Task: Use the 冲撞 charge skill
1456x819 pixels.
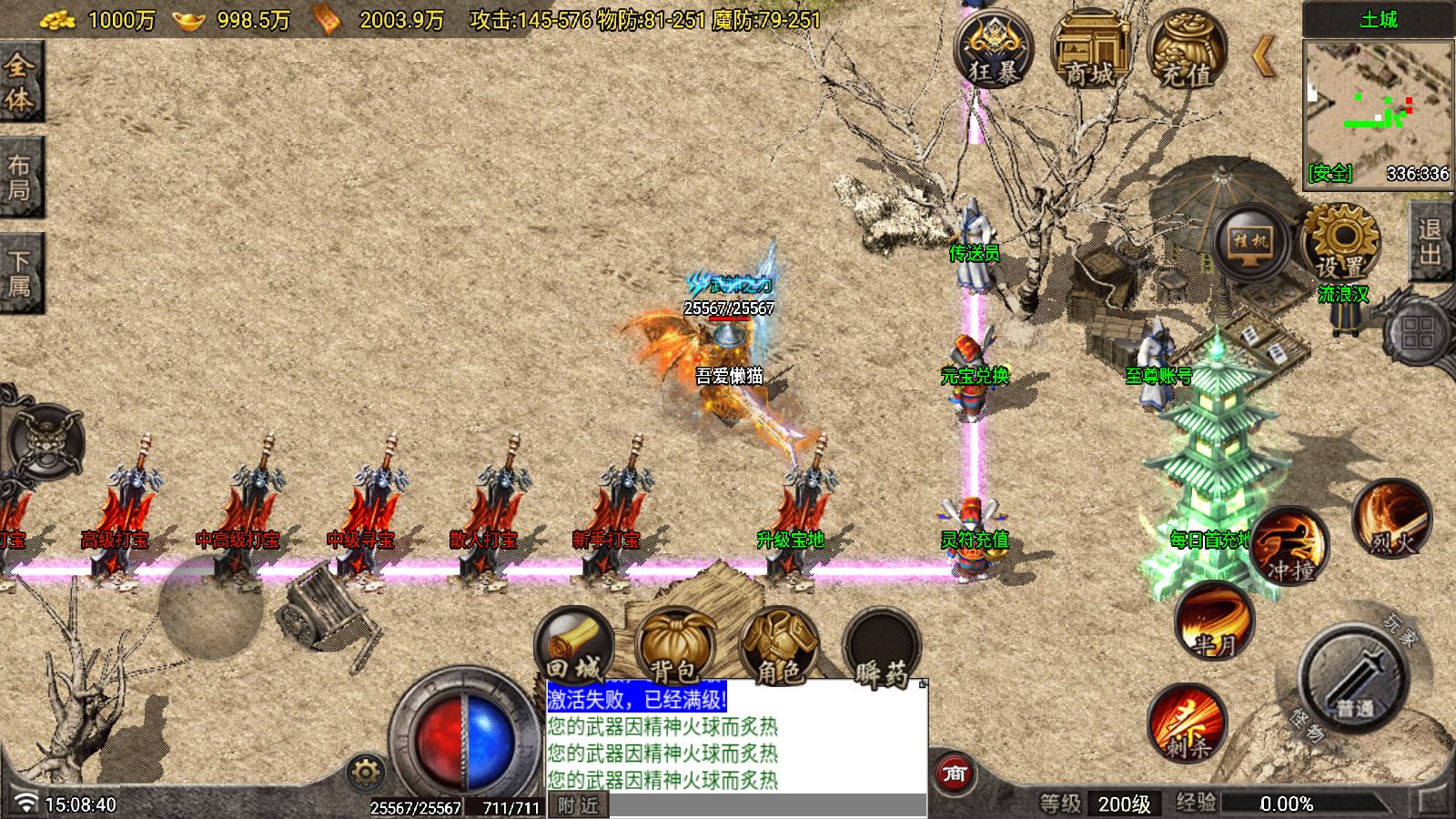Action: tap(1289, 547)
